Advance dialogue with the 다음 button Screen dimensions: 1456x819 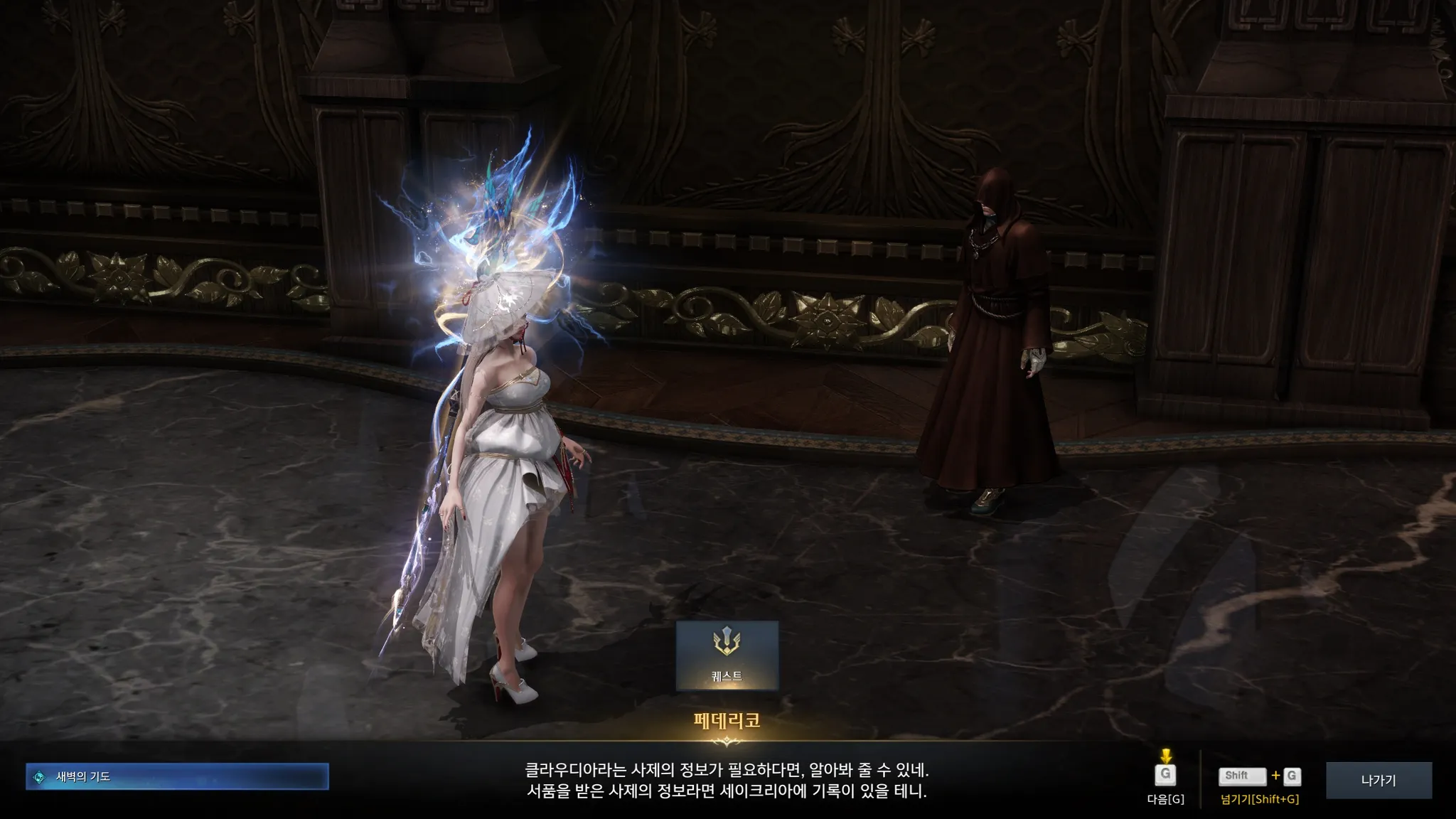pos(1165,776)
